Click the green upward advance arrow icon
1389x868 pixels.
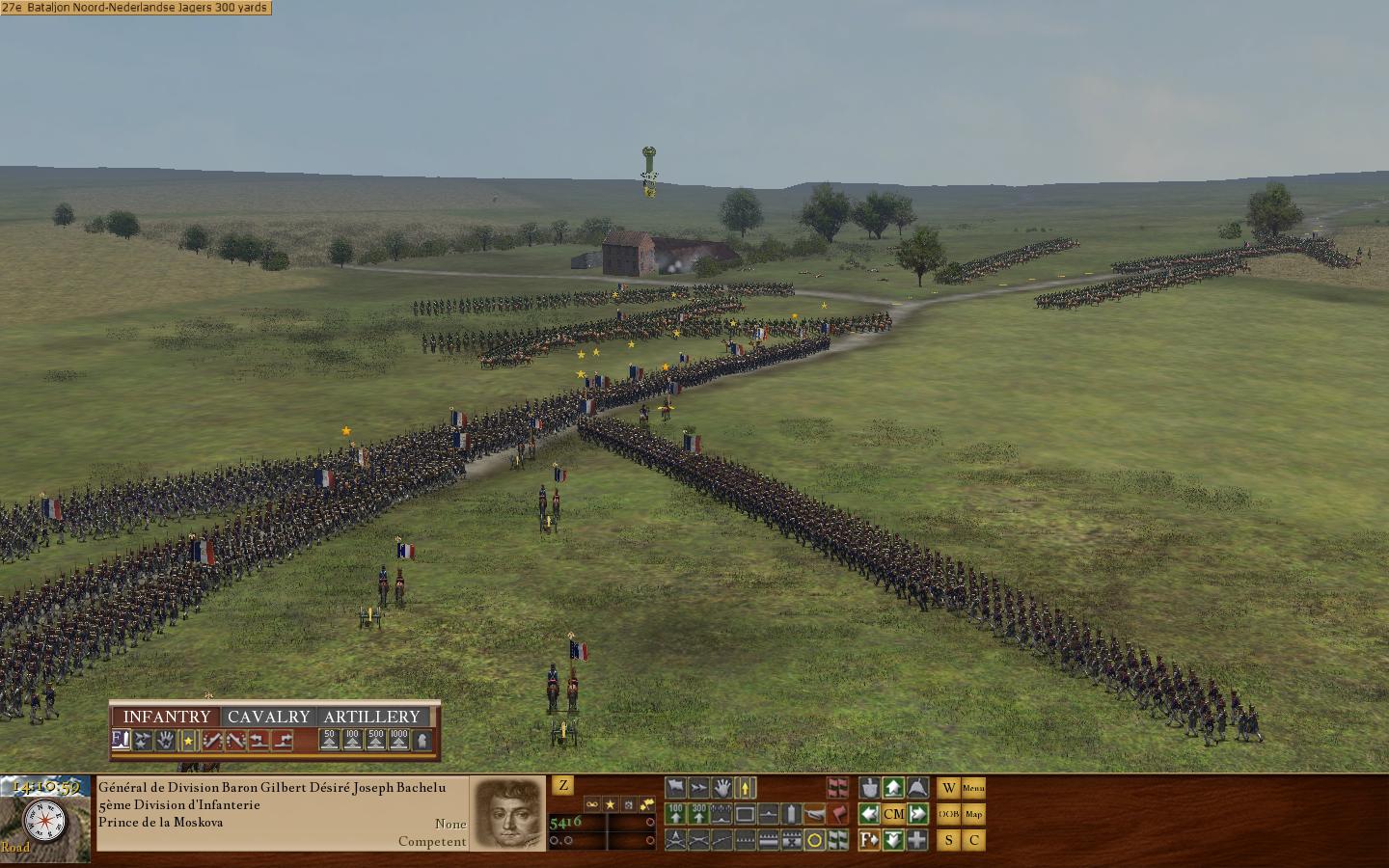coord(893,787)
